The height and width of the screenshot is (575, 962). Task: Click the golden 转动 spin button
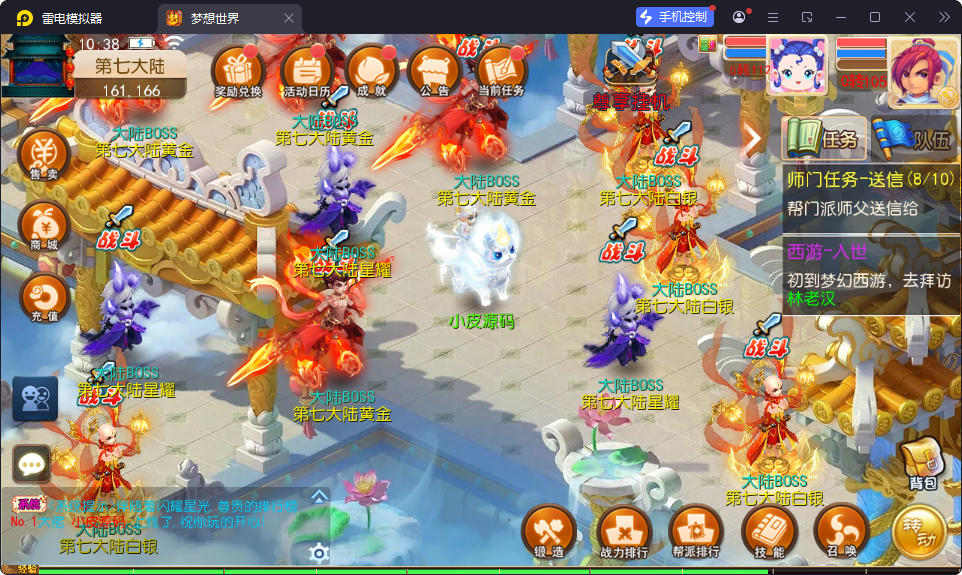(918, 531)
